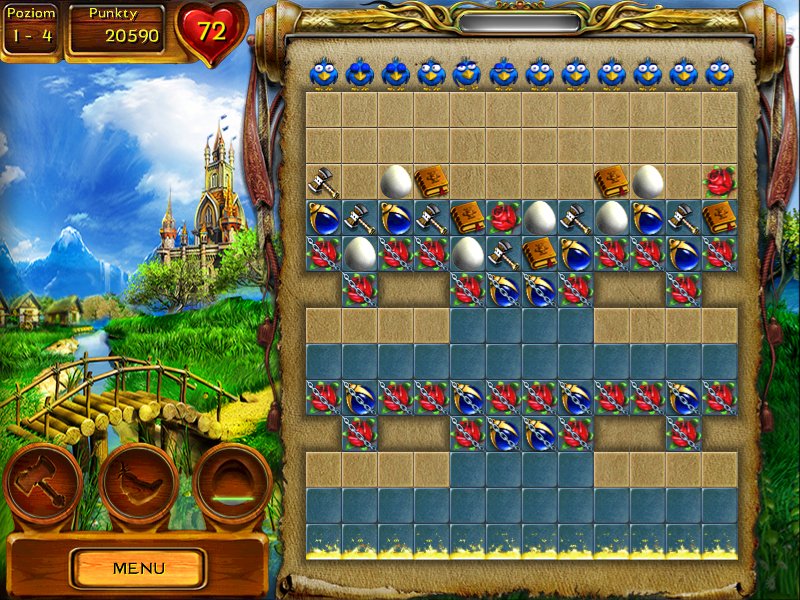Select the book tile directly below the sand rose
The image size is (800, 600).
click(x=719, y=217)
